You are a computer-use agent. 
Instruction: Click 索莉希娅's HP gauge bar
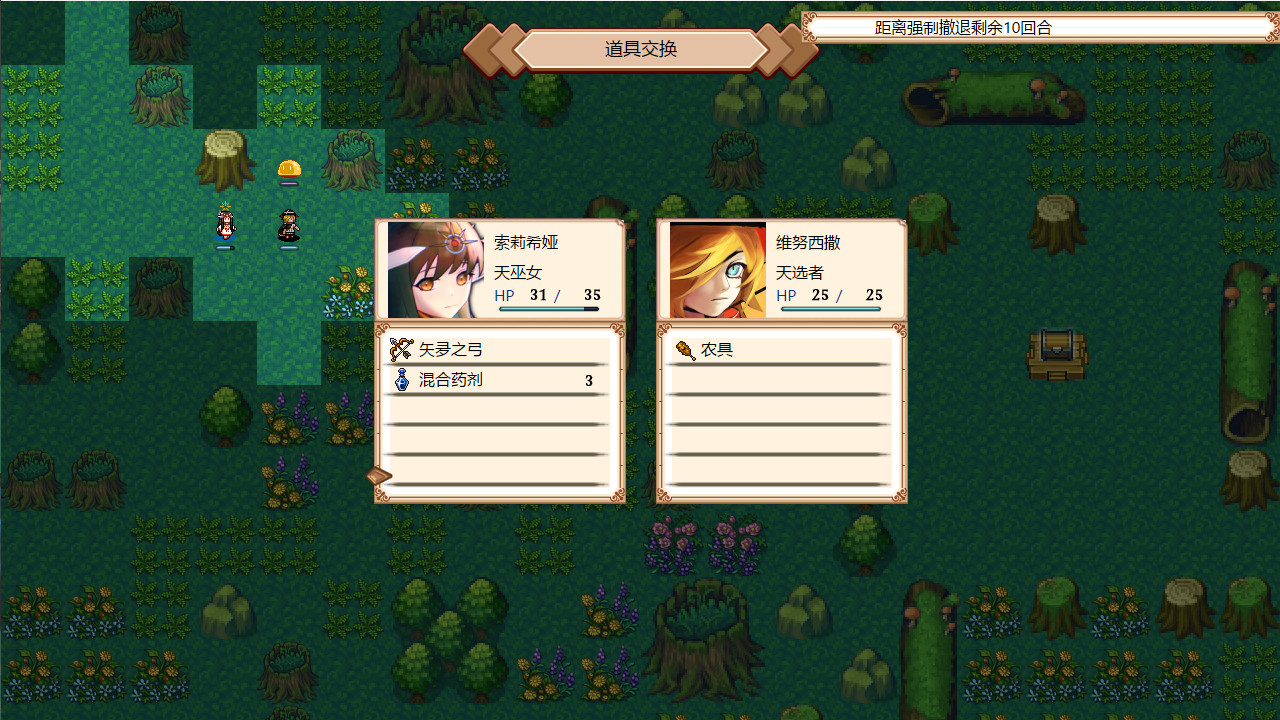point(548,311)
